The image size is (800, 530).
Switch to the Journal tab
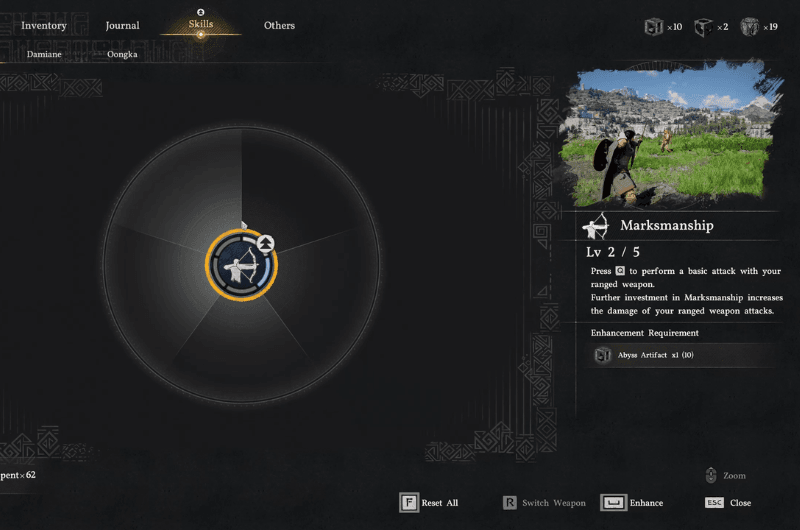coord(122,25)
